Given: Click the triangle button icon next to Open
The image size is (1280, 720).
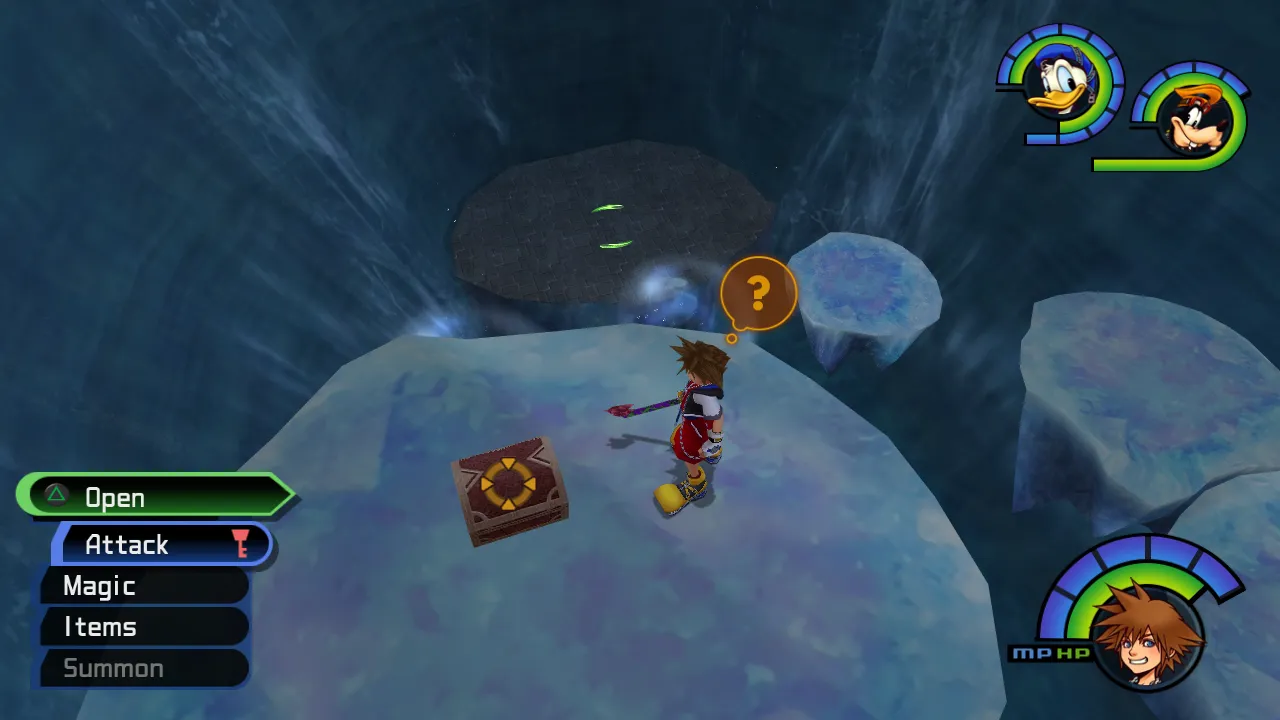Looking at the screenshot, I should (x=55, y=497).
